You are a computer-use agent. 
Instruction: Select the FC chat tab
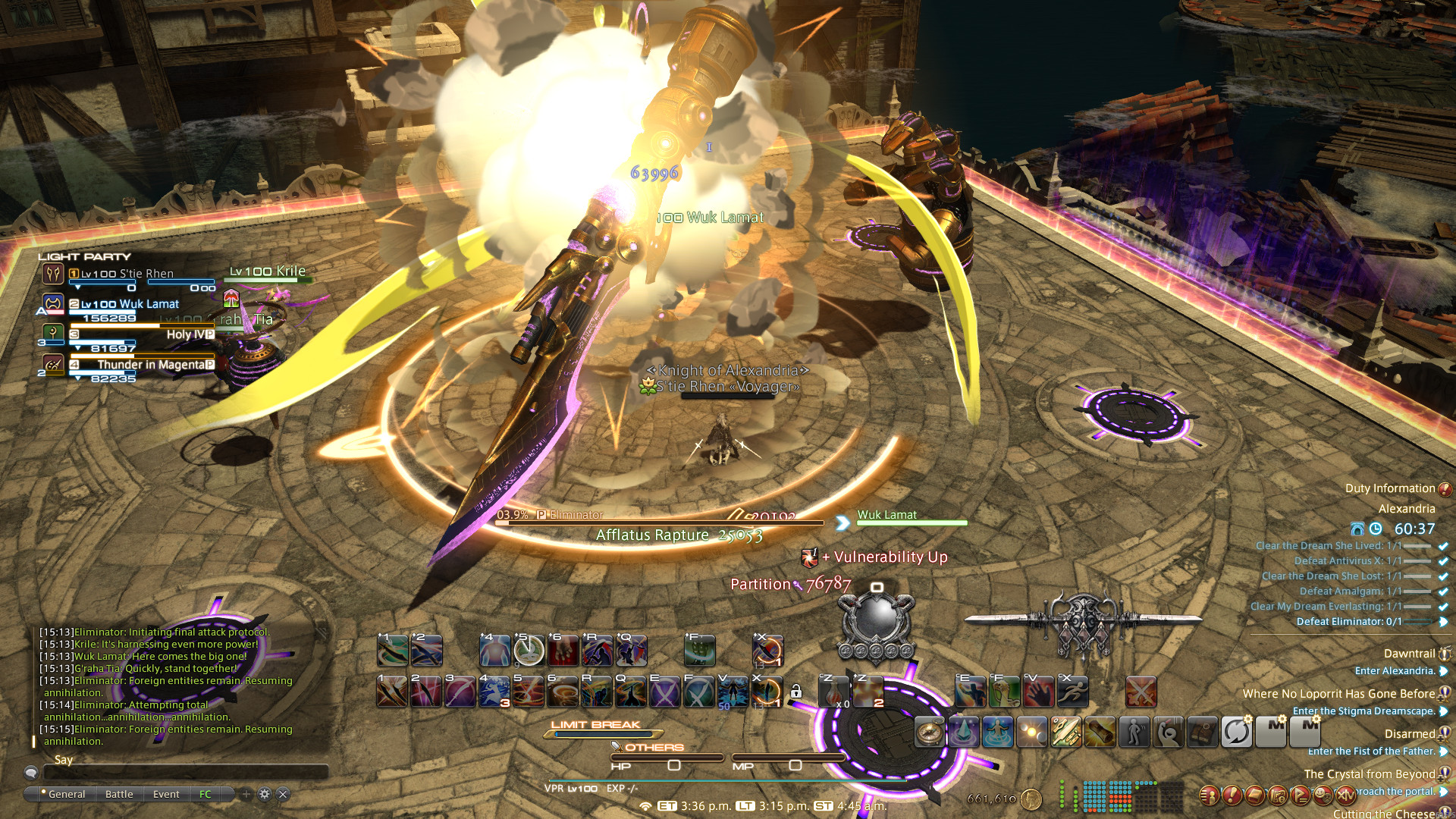tap(206, 794)
